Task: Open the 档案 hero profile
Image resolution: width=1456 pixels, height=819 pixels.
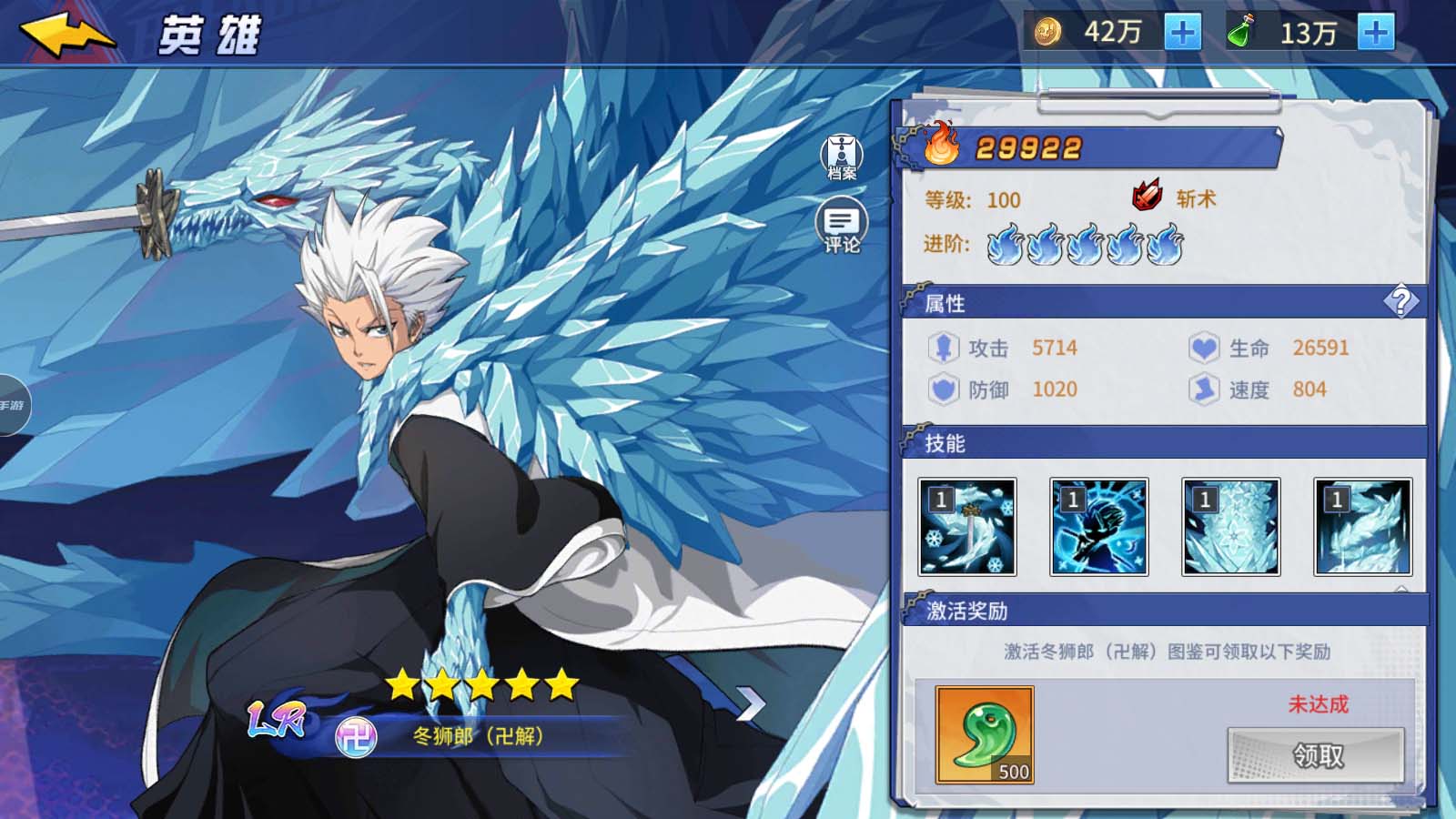Action: 842,157
